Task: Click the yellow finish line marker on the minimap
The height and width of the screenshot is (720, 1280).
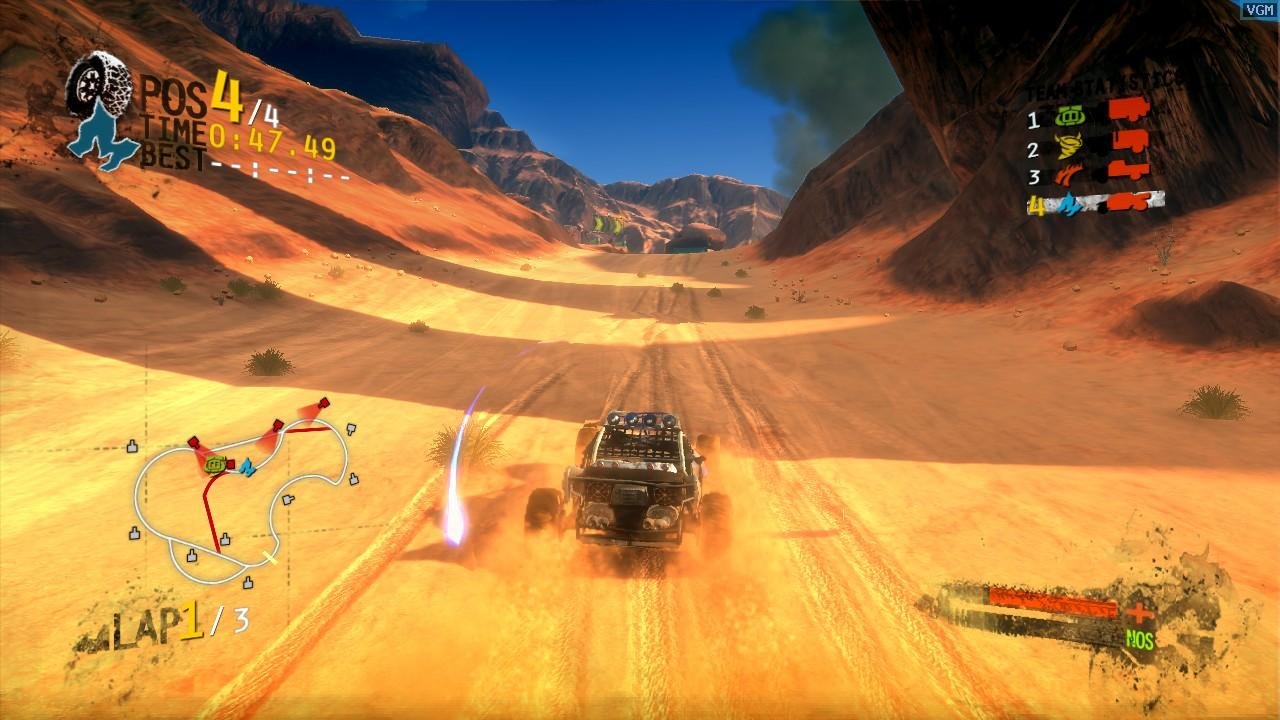Action: tap(270, 556)
